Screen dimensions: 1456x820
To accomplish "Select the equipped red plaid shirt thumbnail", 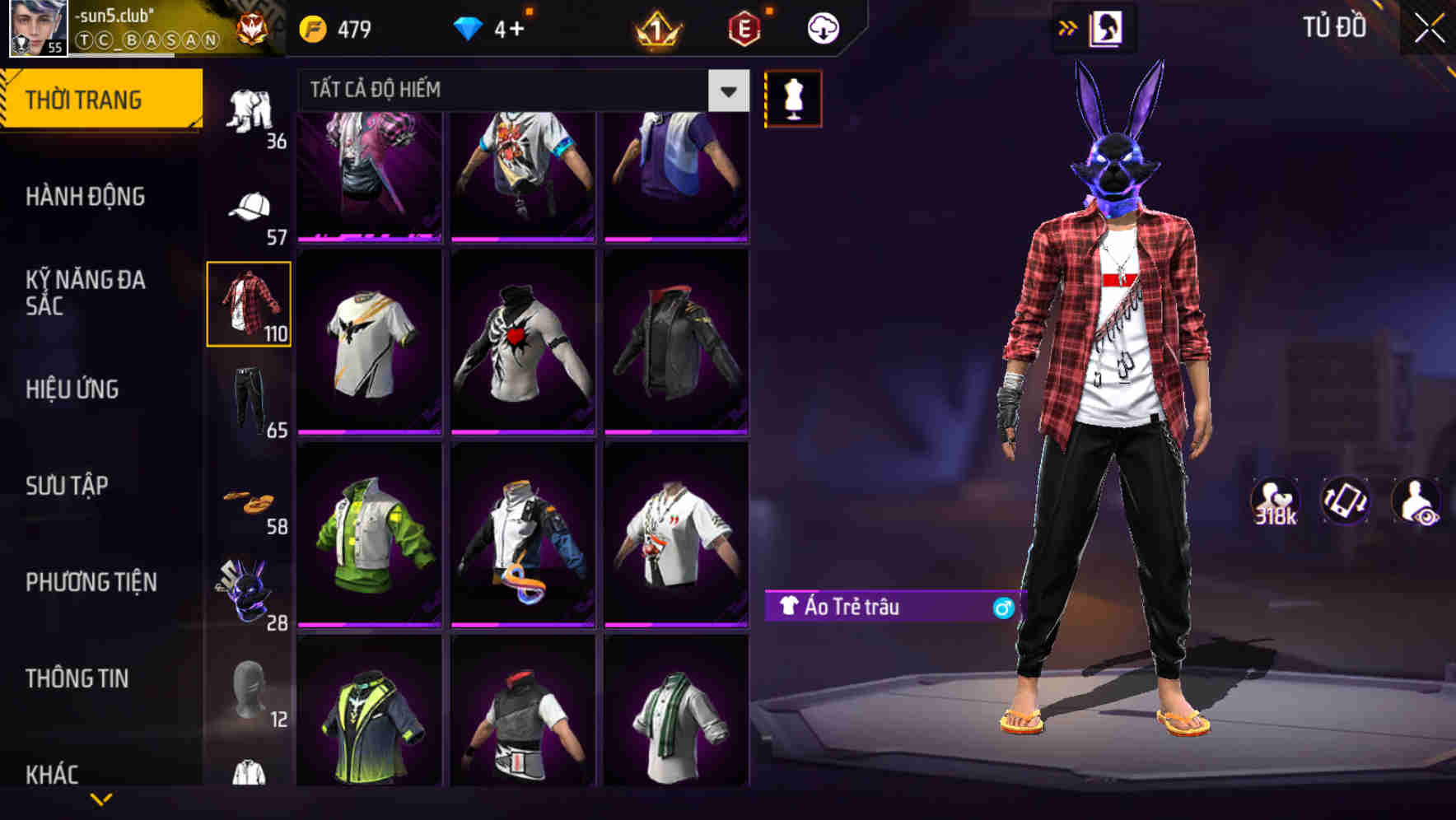I will pos(250,303).
